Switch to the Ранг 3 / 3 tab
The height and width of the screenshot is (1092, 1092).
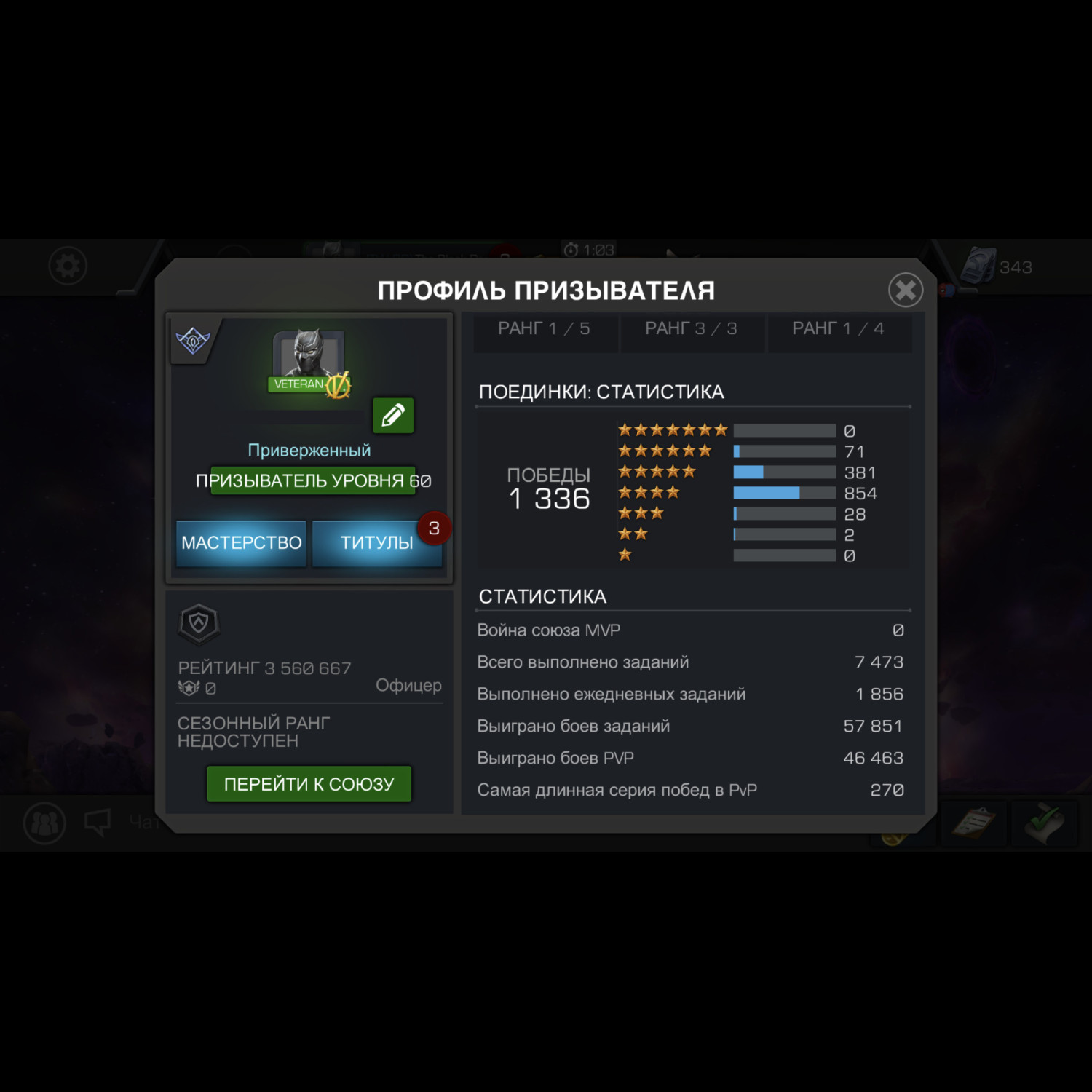coord(691,330)
